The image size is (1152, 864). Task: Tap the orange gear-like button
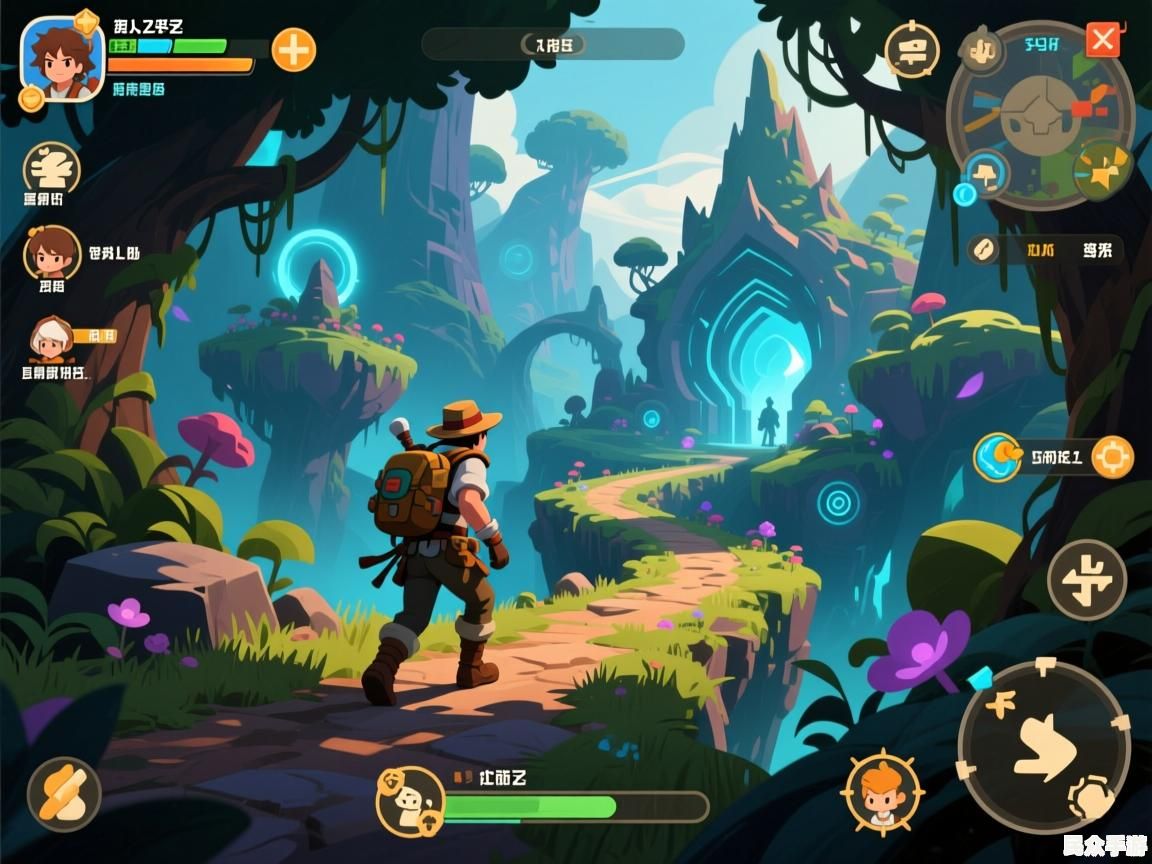click(1112, 458)
